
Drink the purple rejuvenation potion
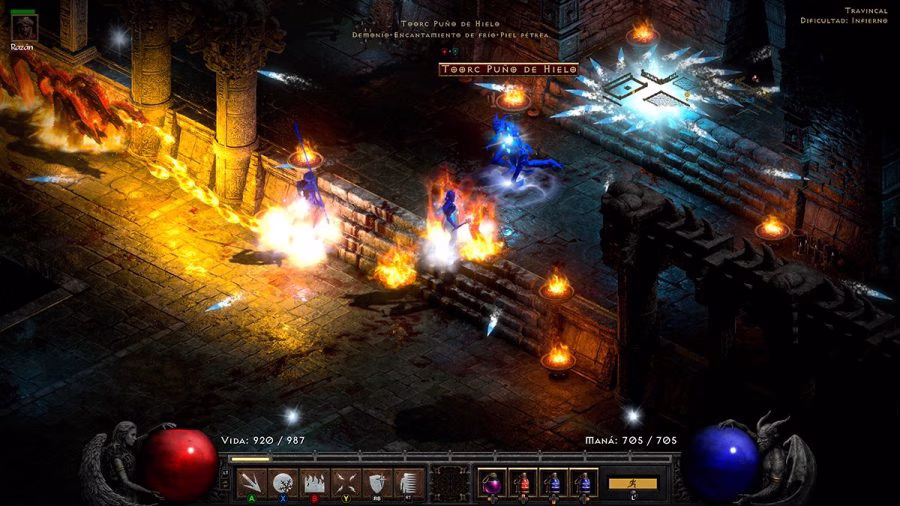tap(492, 482)
